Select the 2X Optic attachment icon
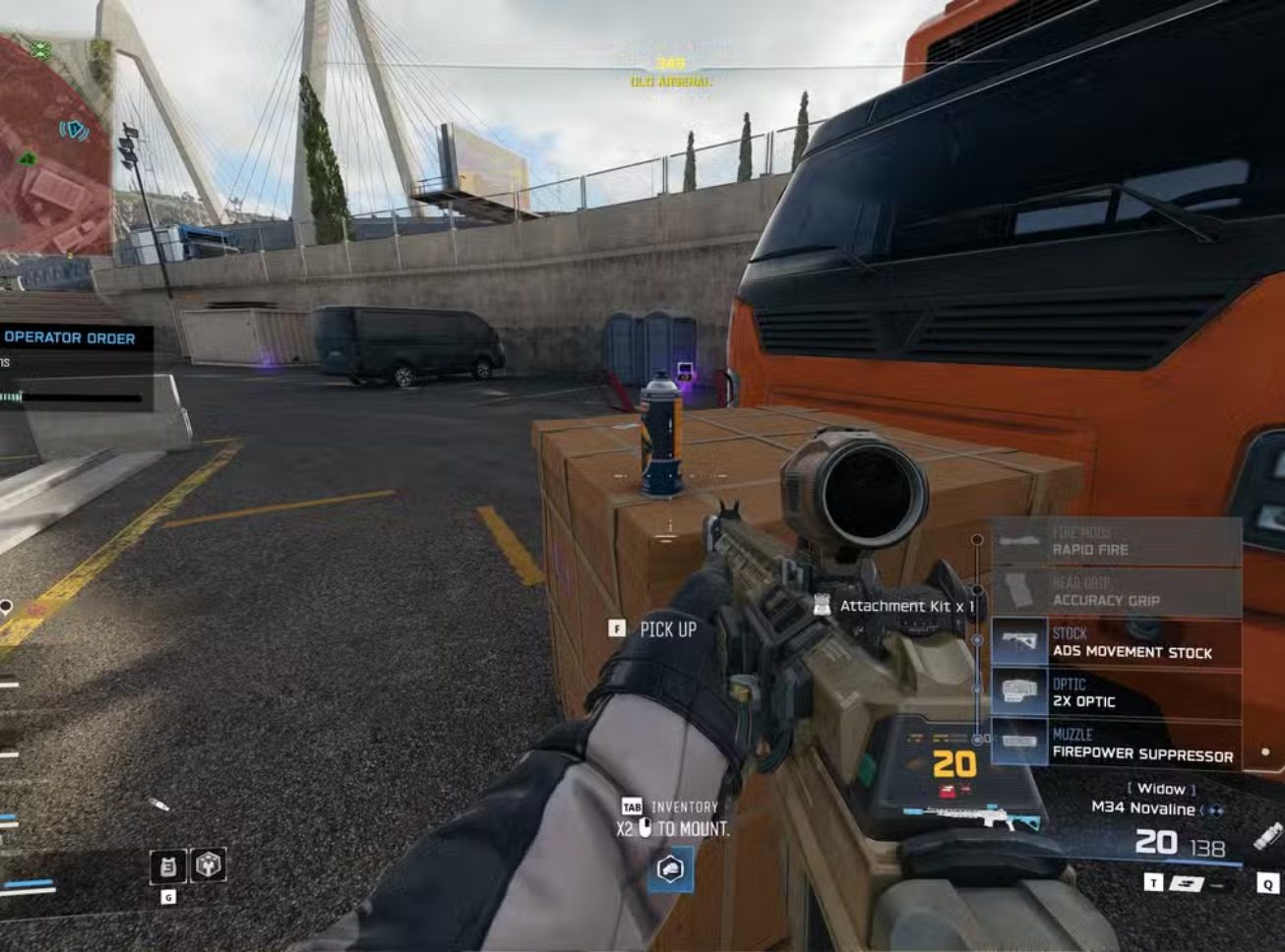 point(1018,691)
